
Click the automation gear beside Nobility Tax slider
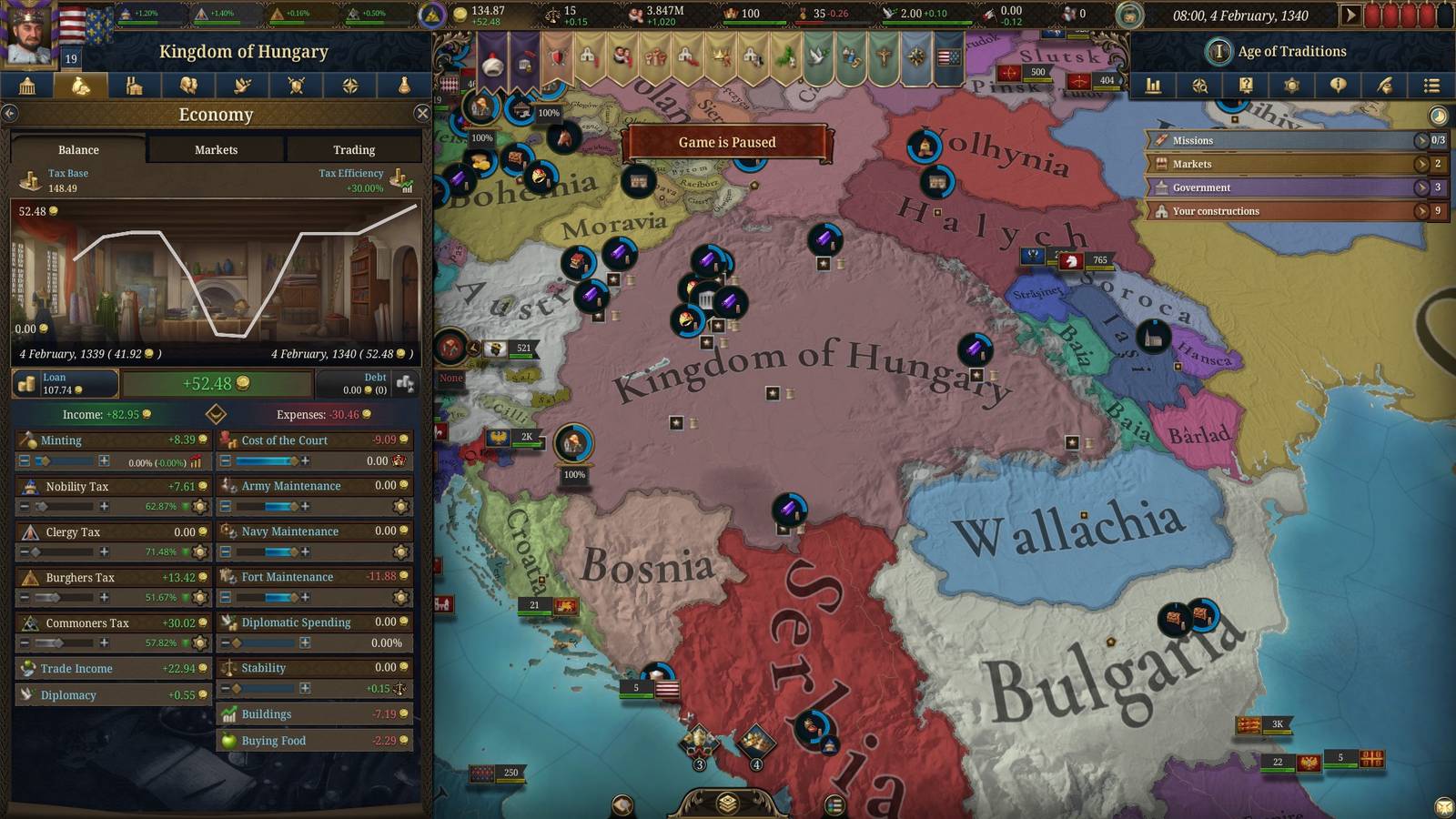199,507
